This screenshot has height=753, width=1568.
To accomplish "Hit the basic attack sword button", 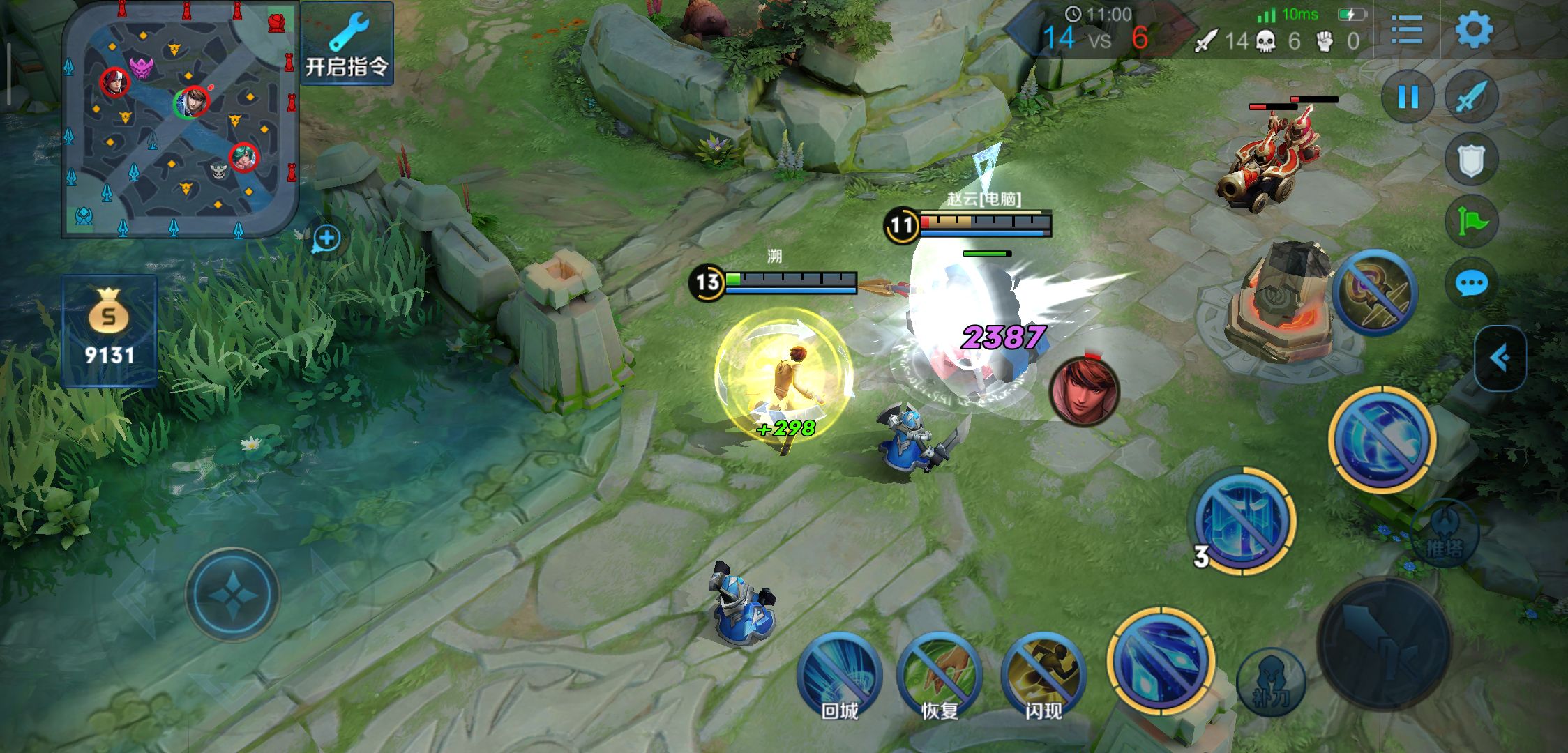I will pos(1384,642).
